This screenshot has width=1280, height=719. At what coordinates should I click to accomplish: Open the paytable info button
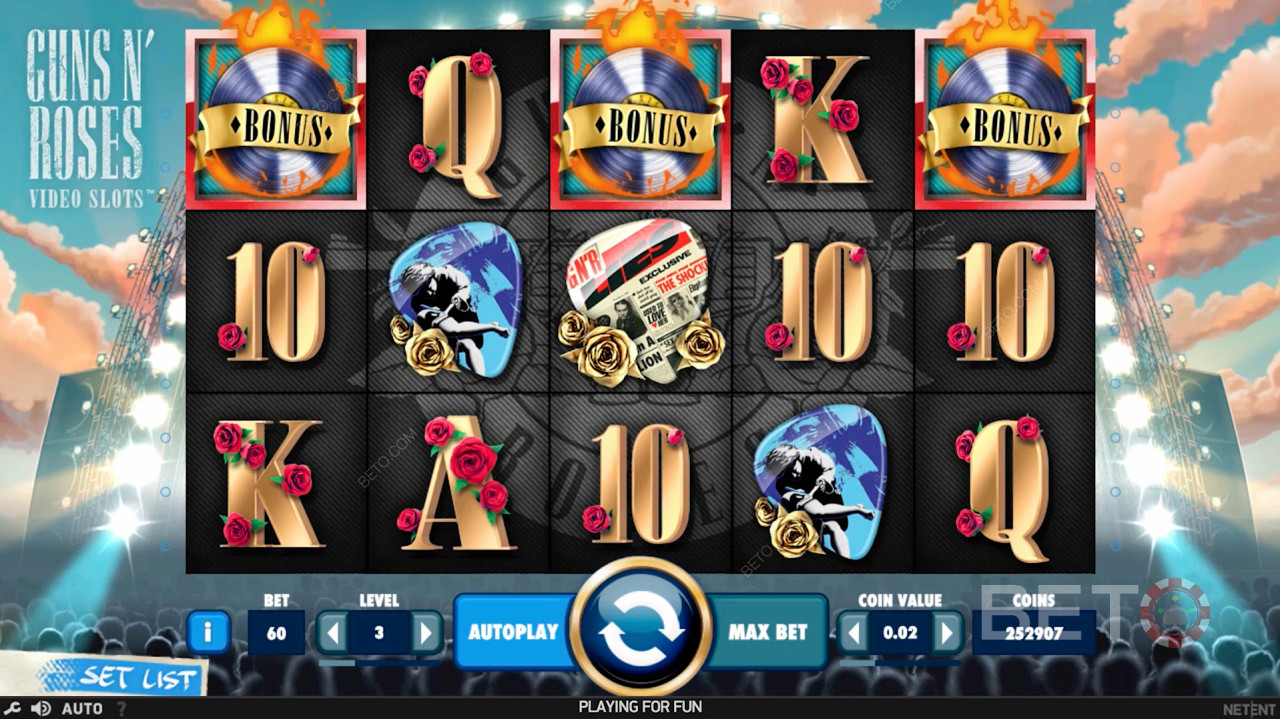[x=208, y=632]
